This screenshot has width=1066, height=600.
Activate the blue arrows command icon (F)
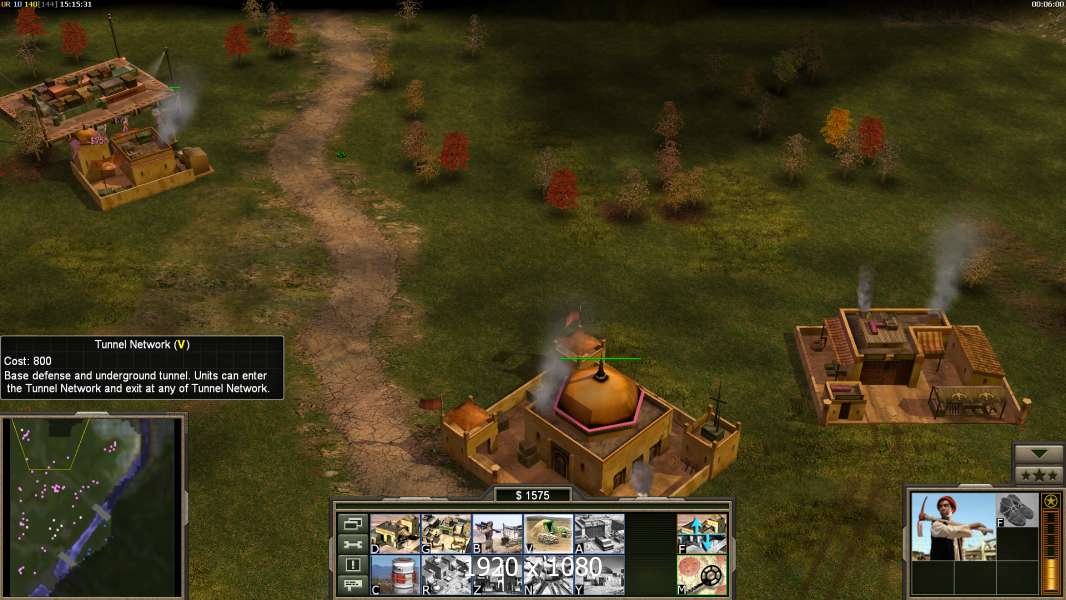[x=702, y=534]
